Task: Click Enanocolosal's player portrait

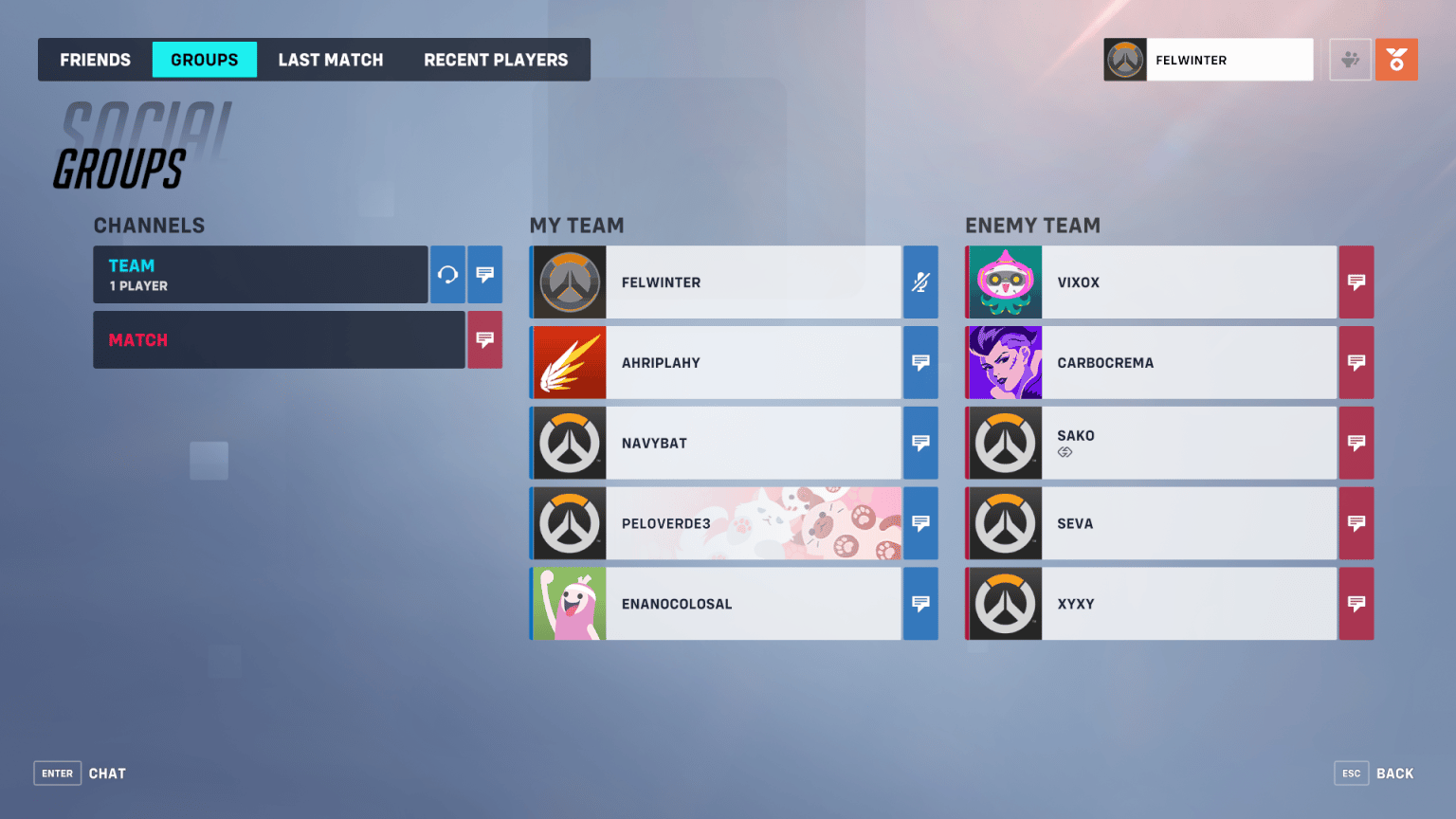Action: click(569, 604)
